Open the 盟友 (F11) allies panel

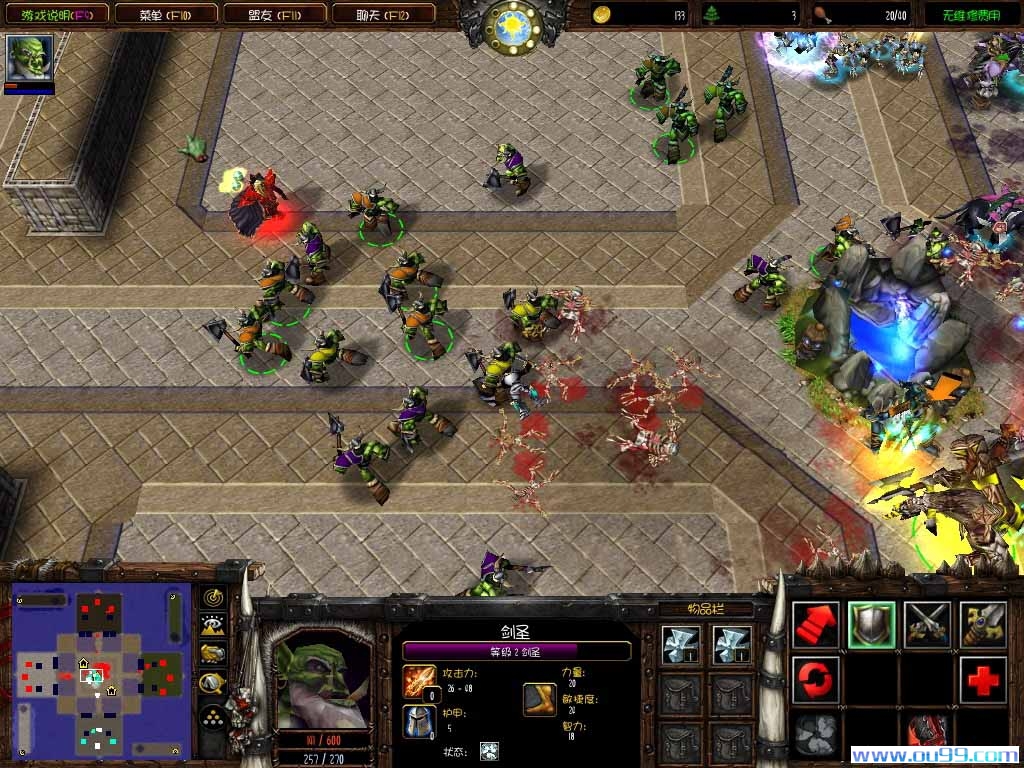273,14
